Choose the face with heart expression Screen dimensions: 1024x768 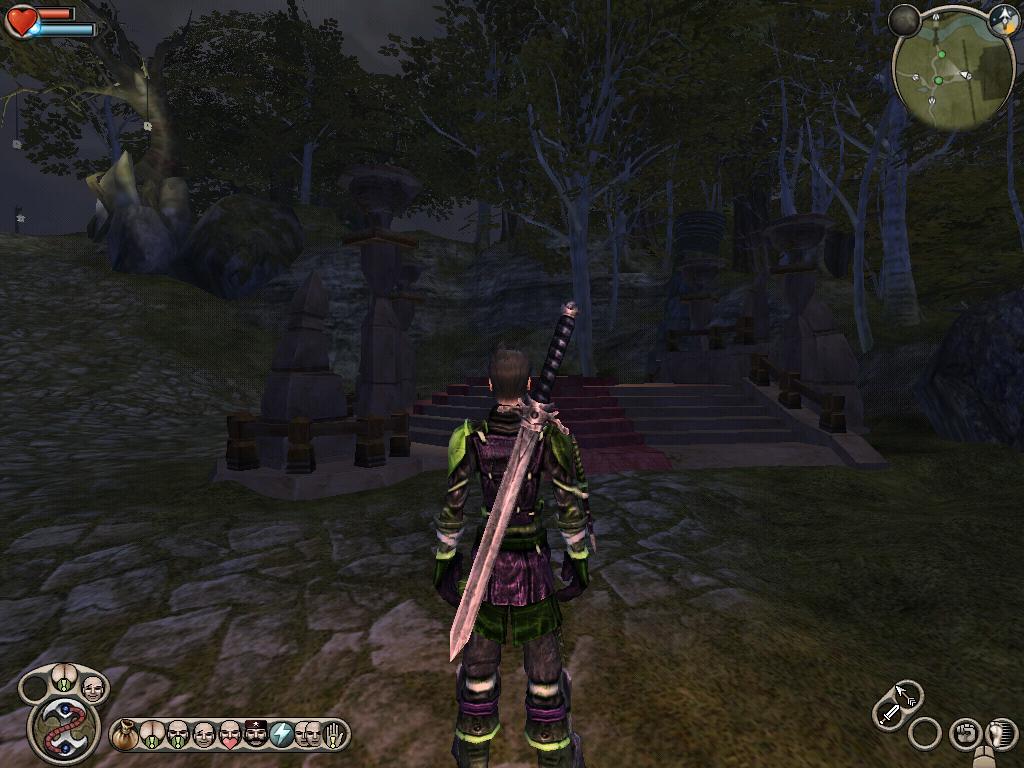(x=230, y=736)
